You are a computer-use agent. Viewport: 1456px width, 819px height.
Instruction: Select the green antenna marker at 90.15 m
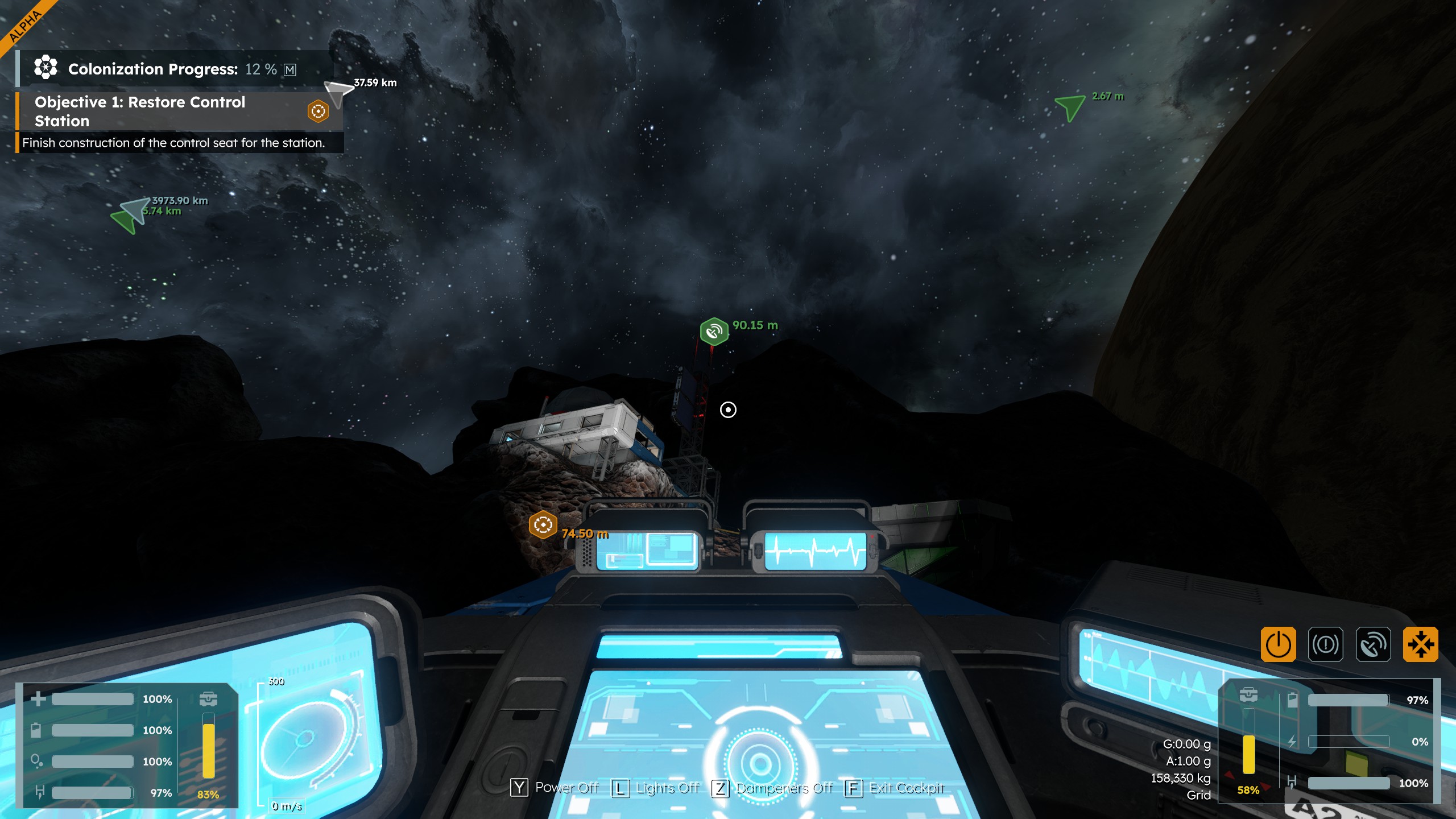tap(714, 331)
